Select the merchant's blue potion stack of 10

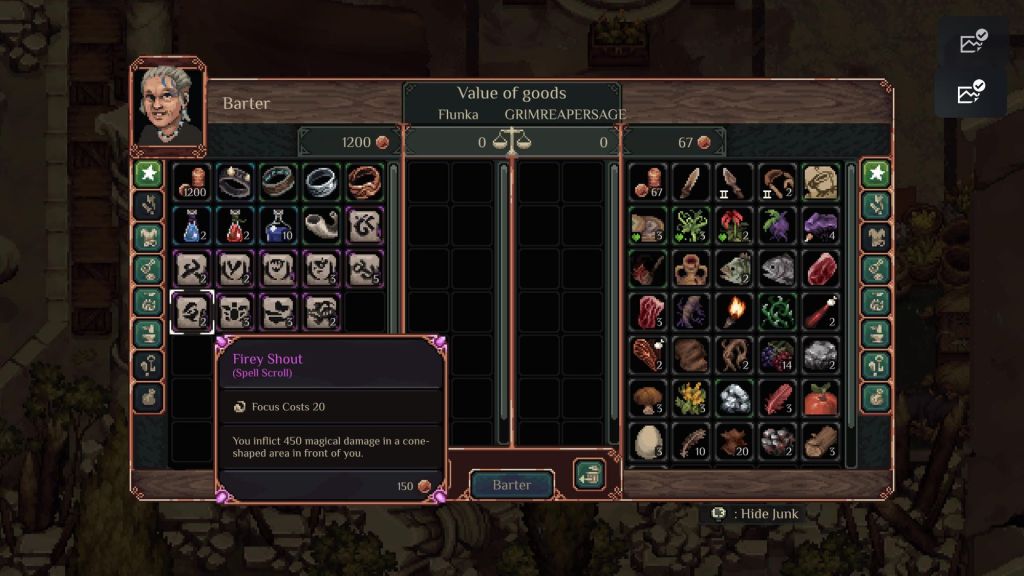point(278,225)
